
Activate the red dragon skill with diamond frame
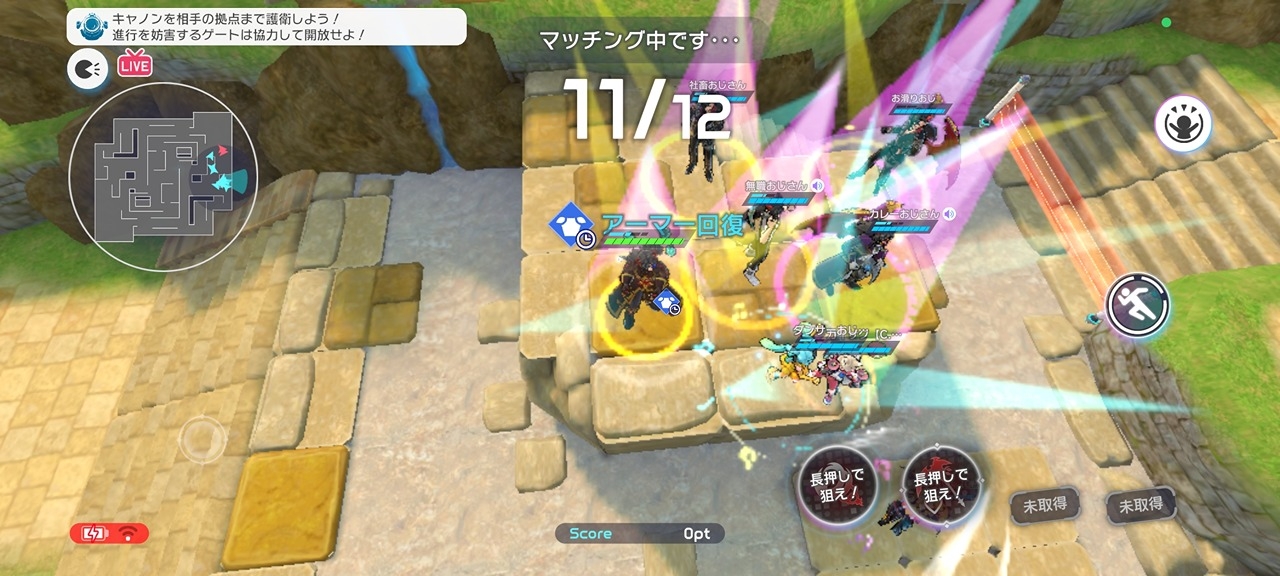941,487
